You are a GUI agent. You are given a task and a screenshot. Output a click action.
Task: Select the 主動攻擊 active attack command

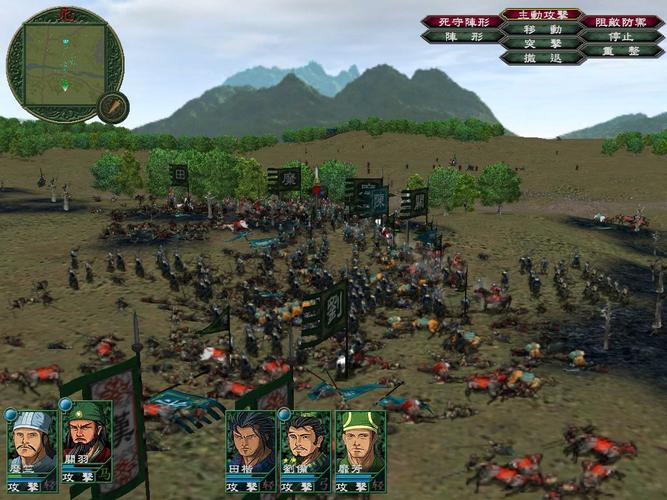coord(541,15)
